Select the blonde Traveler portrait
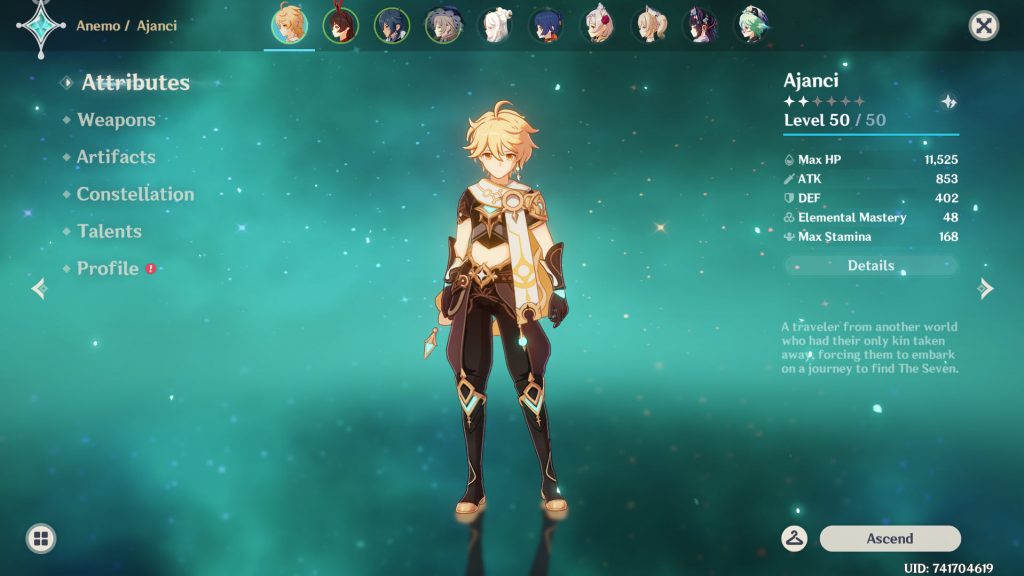This screenshot has height=576, width=1024. pos(289,26)
